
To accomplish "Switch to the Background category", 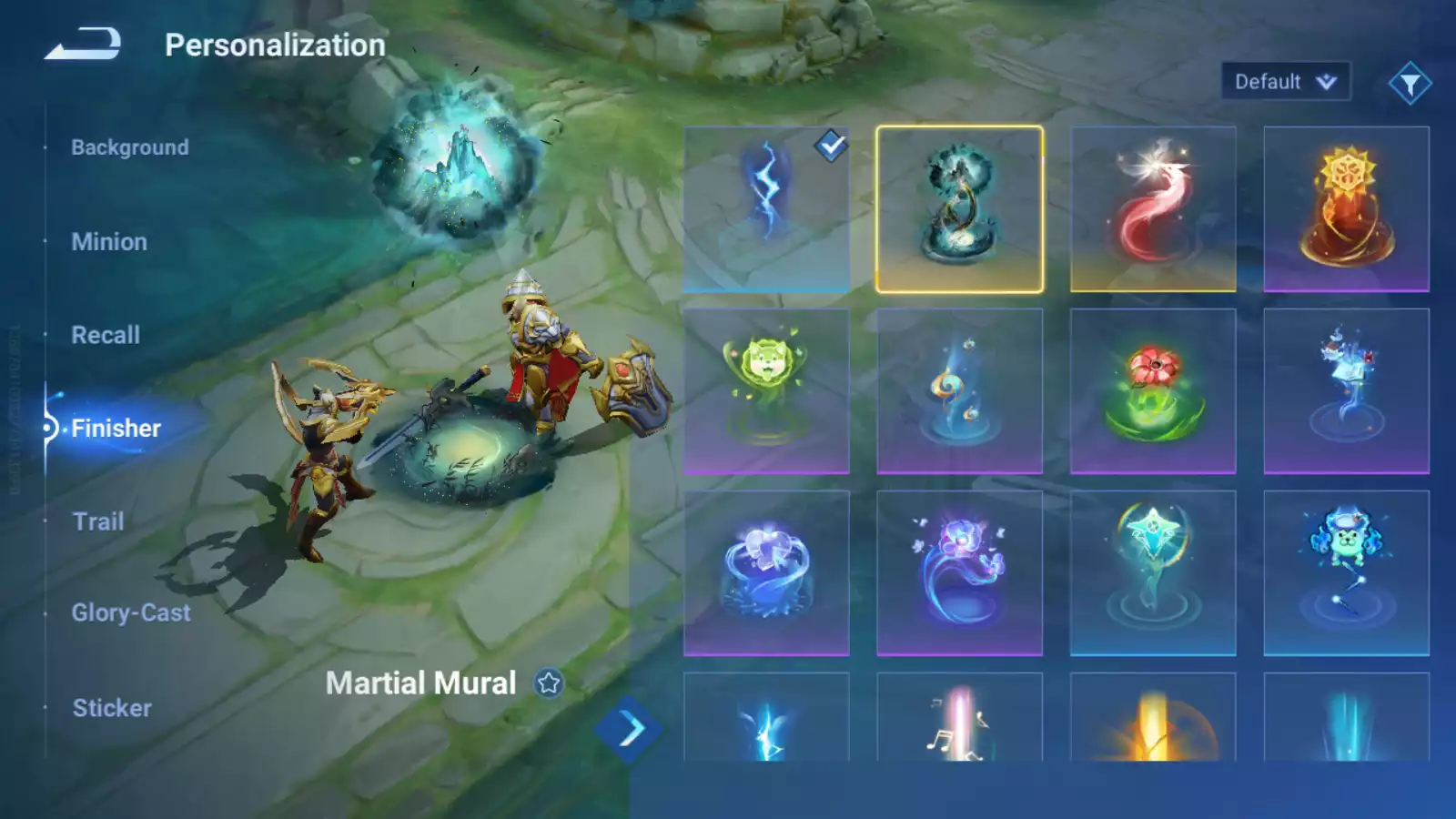I will point(130,147).
